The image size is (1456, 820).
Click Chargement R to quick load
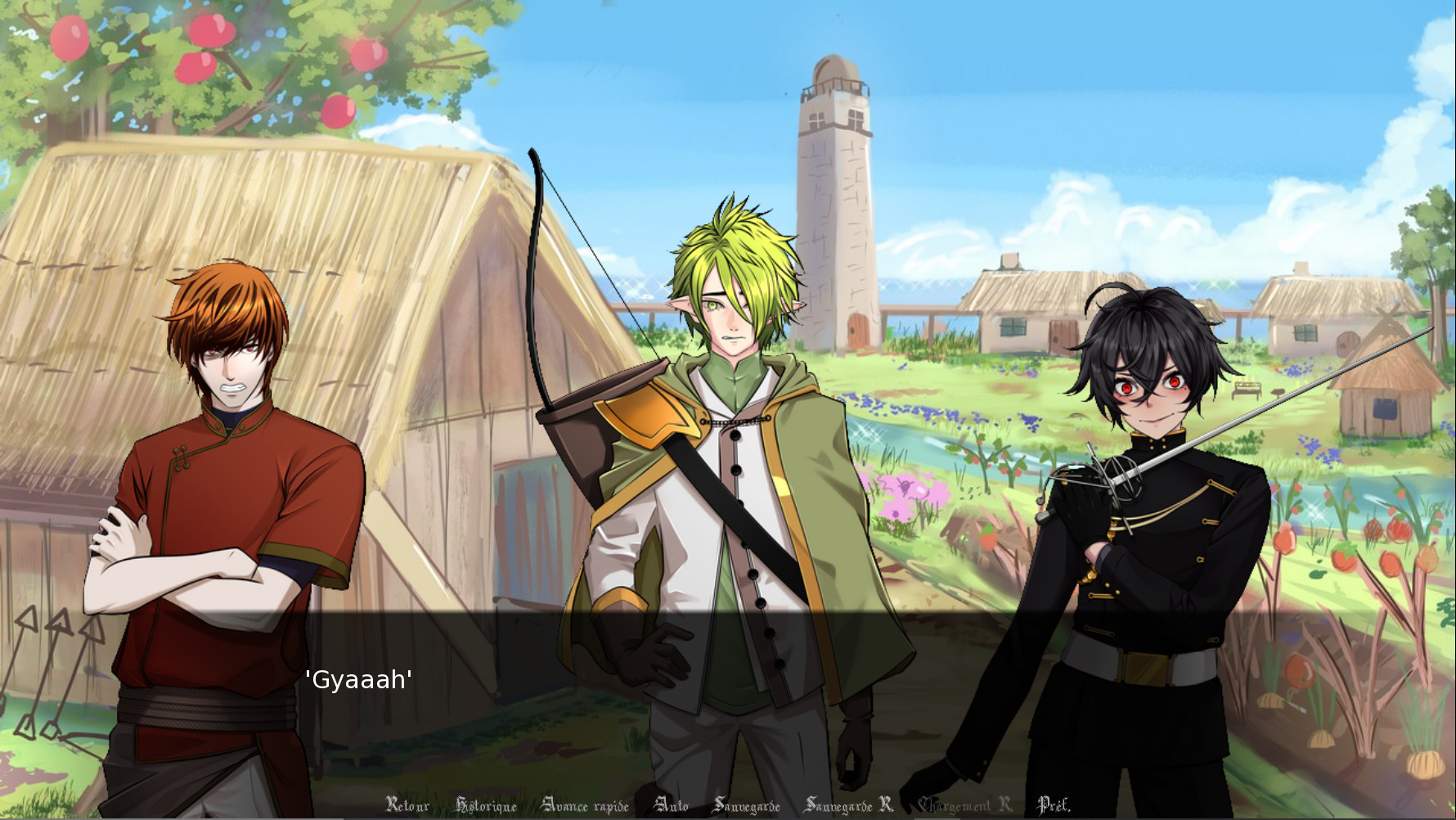pyautogui.click(x=964, y=805)
